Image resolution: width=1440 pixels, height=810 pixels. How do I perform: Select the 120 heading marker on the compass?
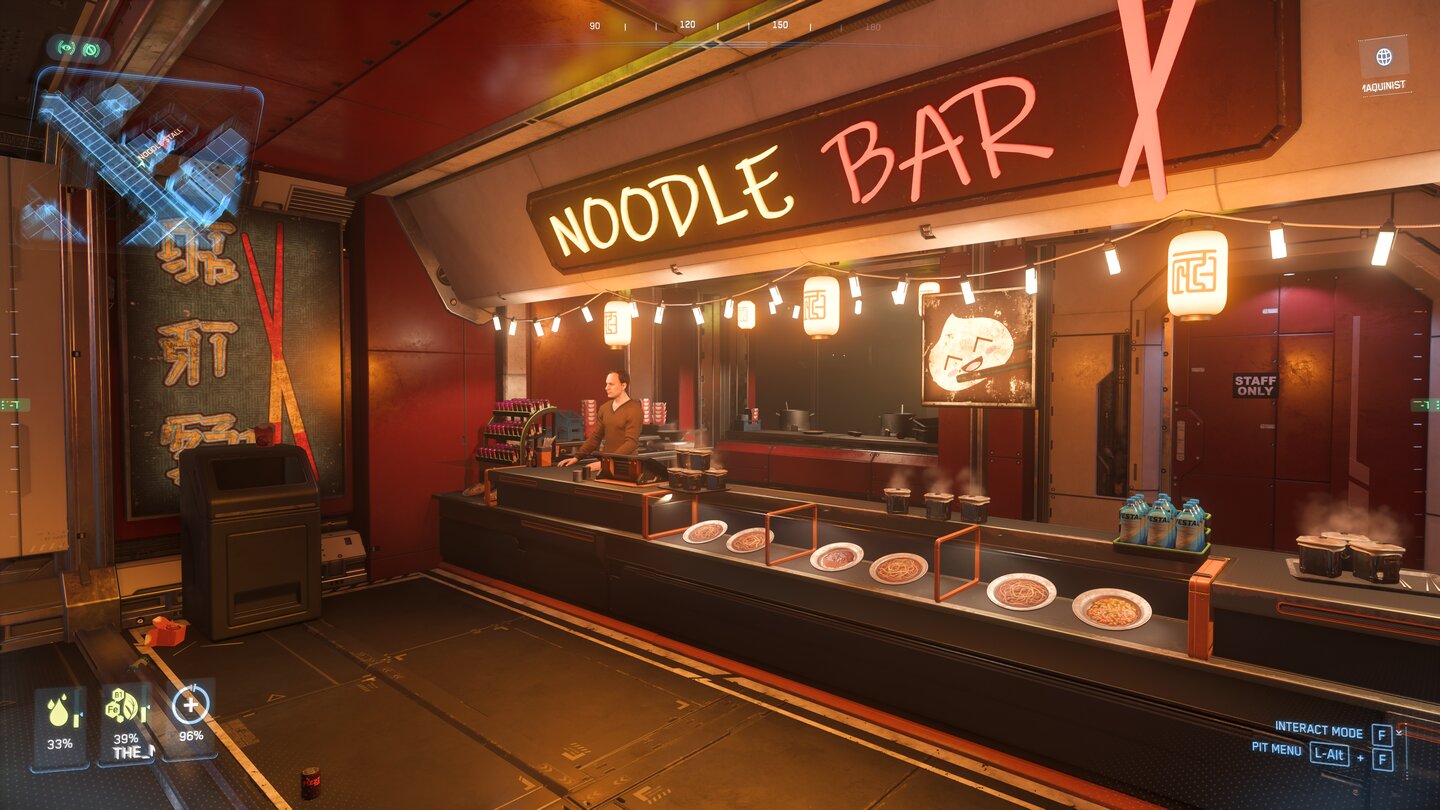pyautogui.click(x=689, y=22)
